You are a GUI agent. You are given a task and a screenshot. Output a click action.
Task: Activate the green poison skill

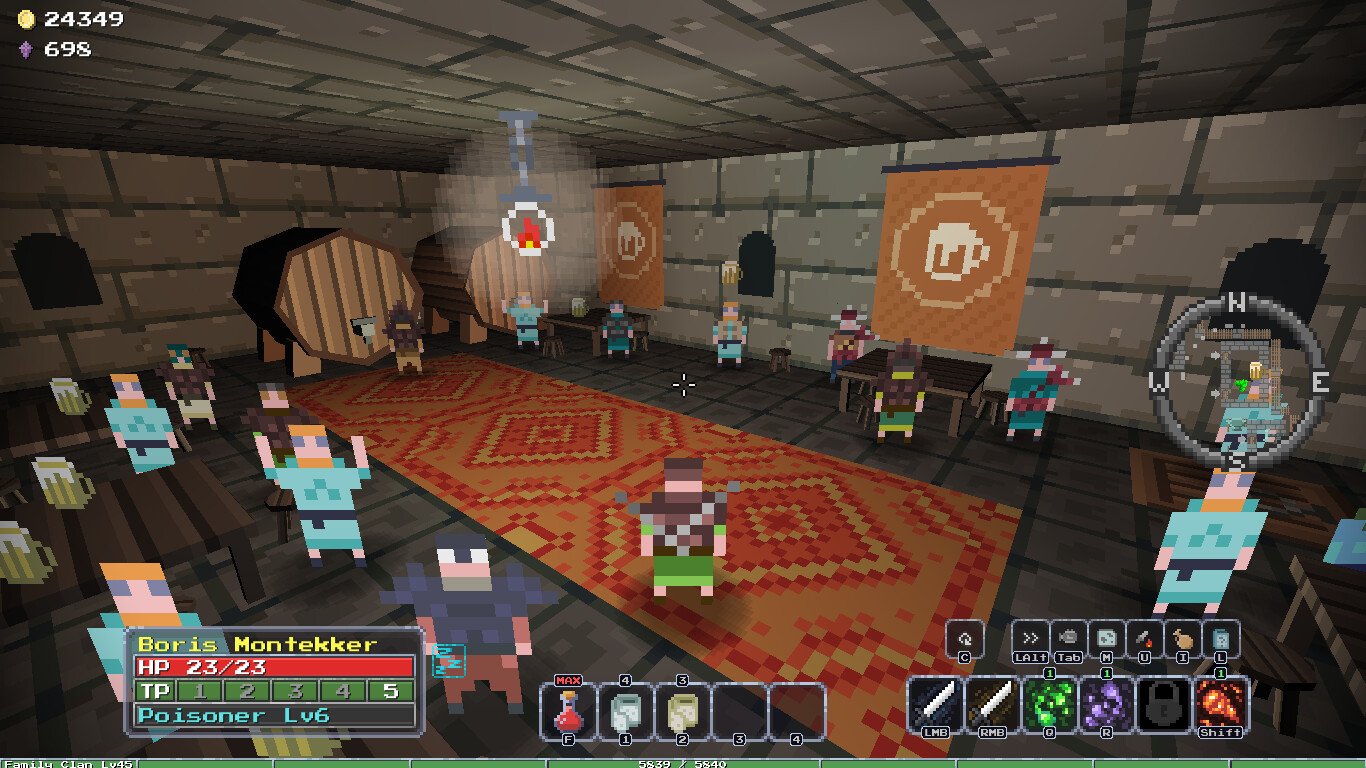pyautogui.click(x=1051, y=704)
